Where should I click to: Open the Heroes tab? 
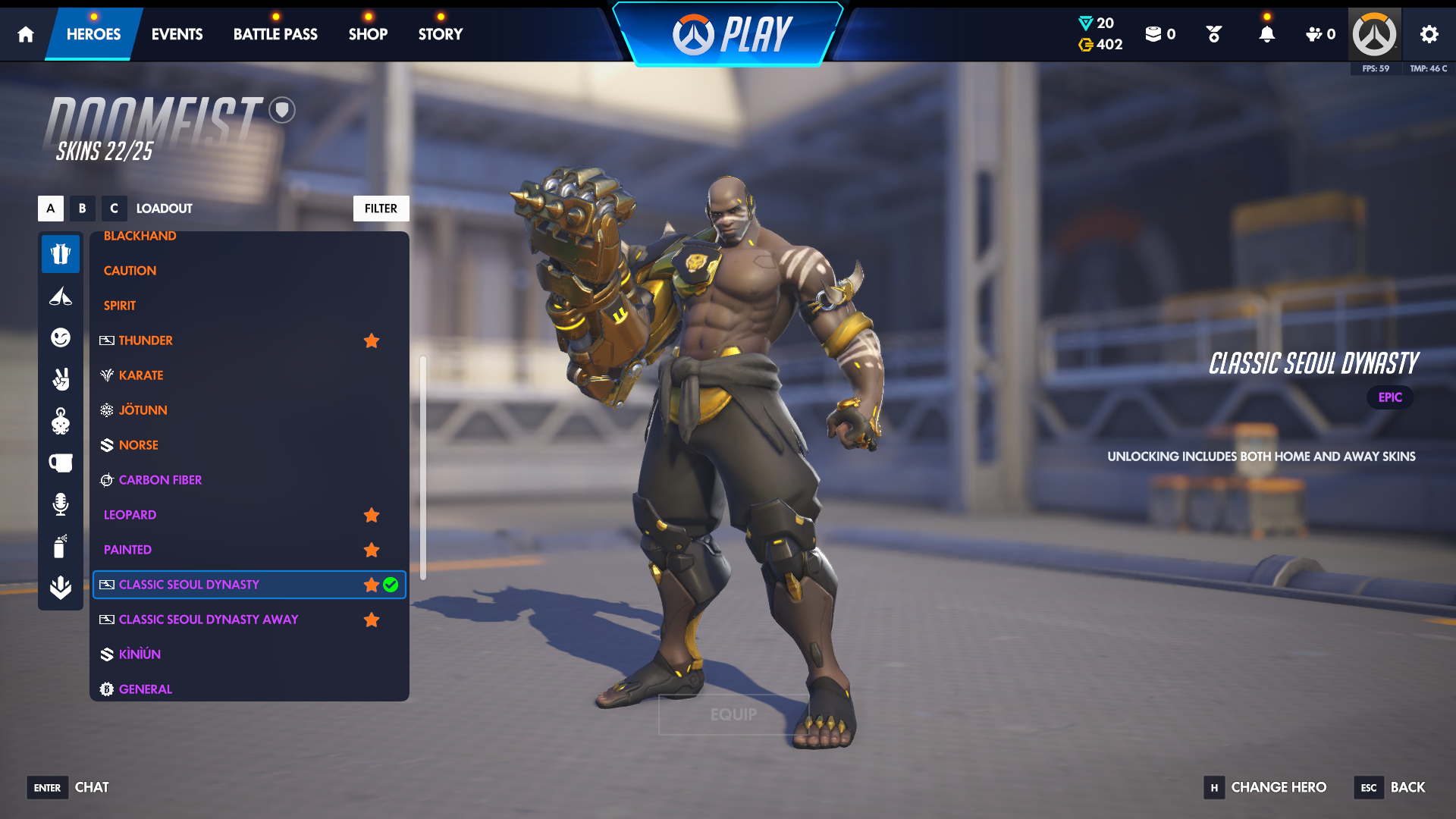coord(93,34)
